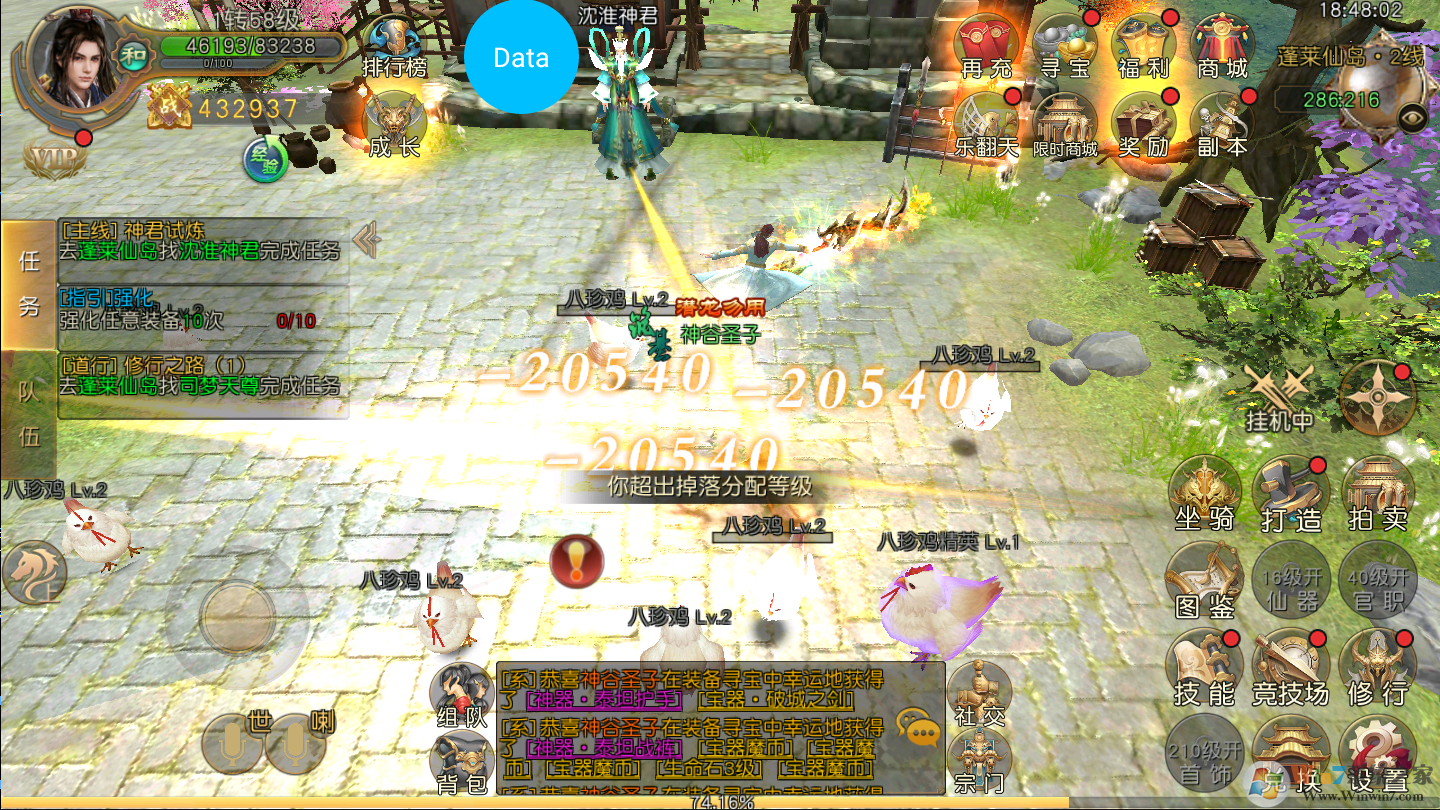
Task: Open the 商城 shop icon
Action: coord(1222,46)
